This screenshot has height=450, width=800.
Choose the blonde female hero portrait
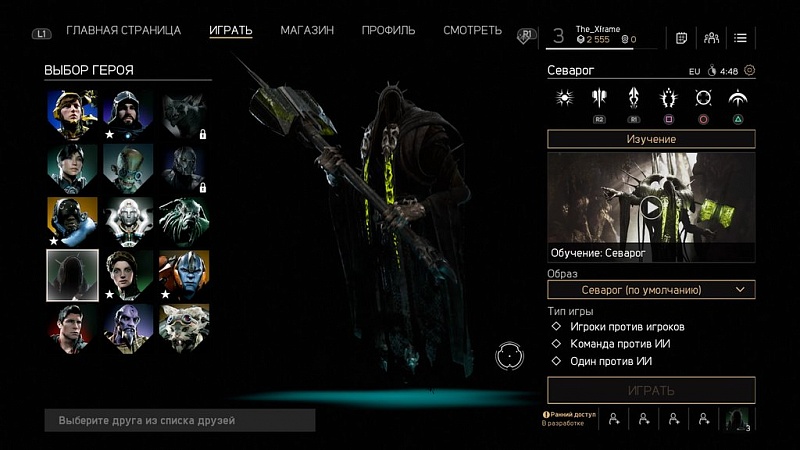(x=72, y=114)
